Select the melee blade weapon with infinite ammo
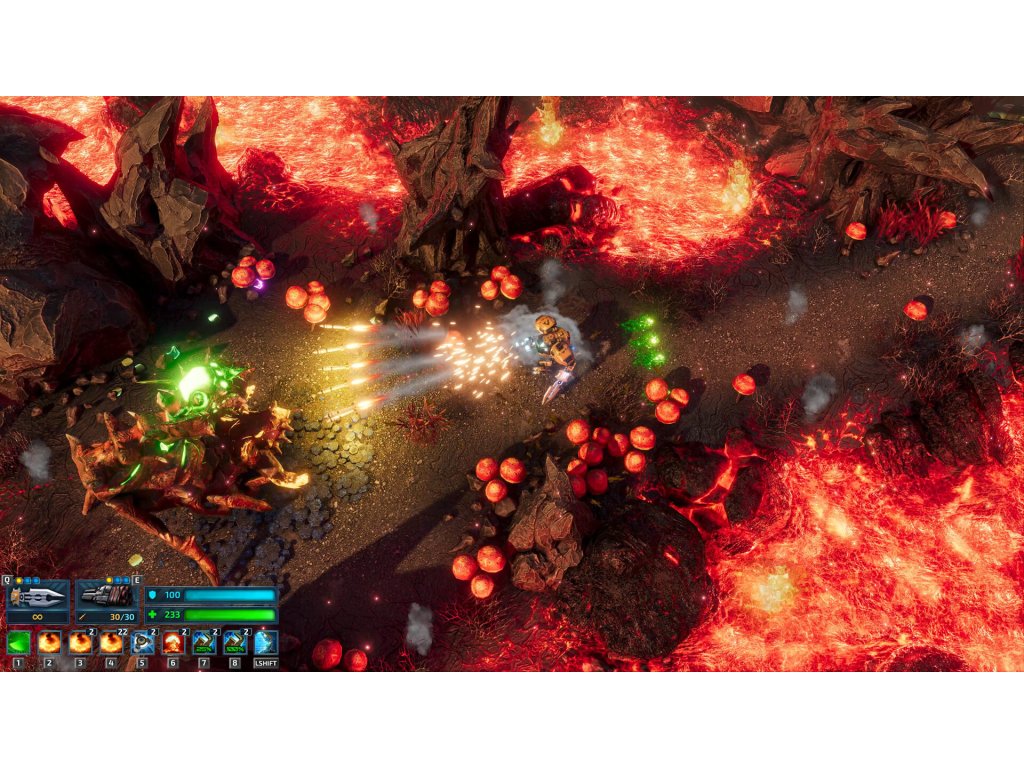 tap(36, 597)
